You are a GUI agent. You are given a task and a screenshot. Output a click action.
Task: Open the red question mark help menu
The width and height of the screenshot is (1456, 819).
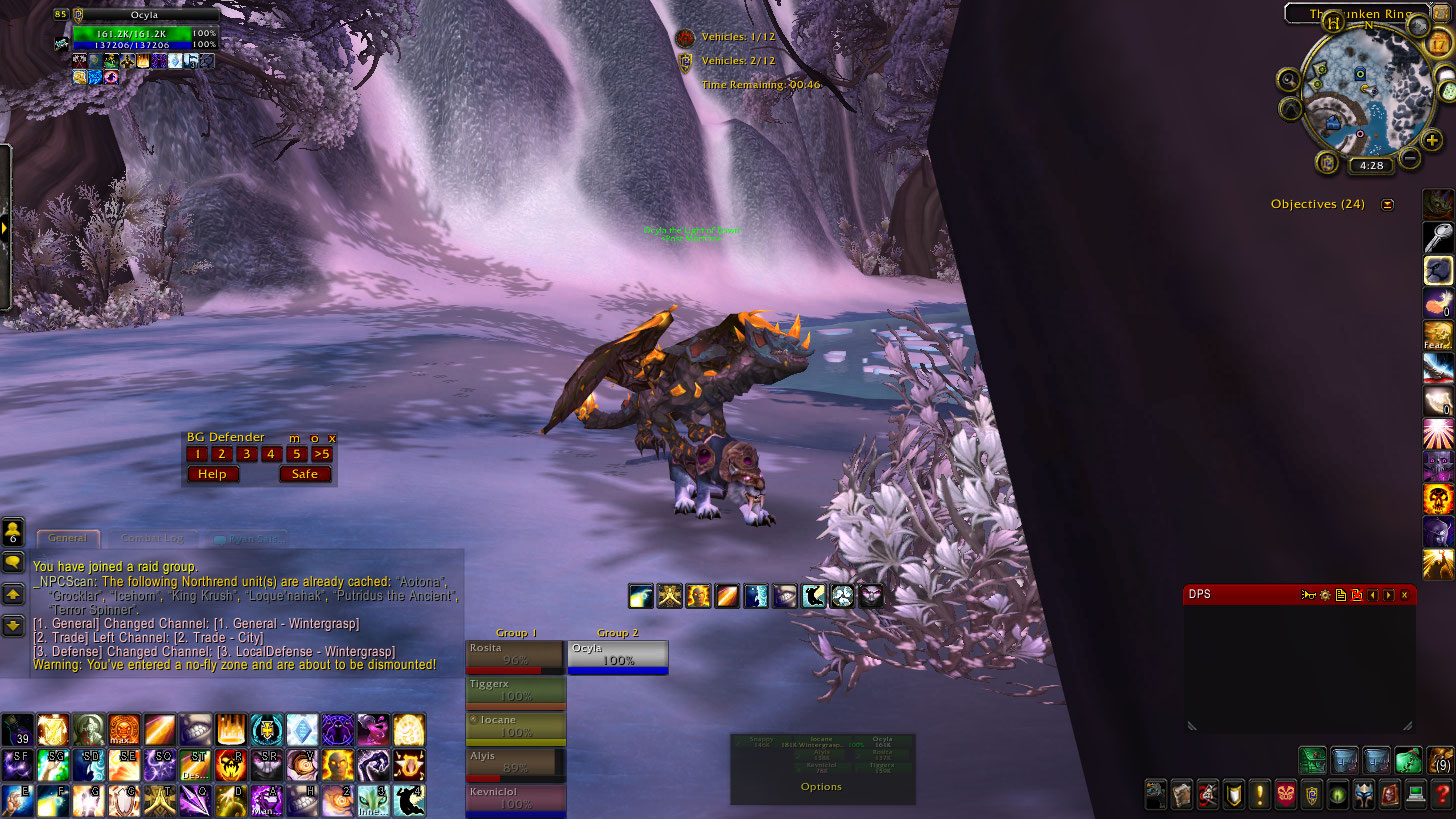click(x=1441, y=795)
